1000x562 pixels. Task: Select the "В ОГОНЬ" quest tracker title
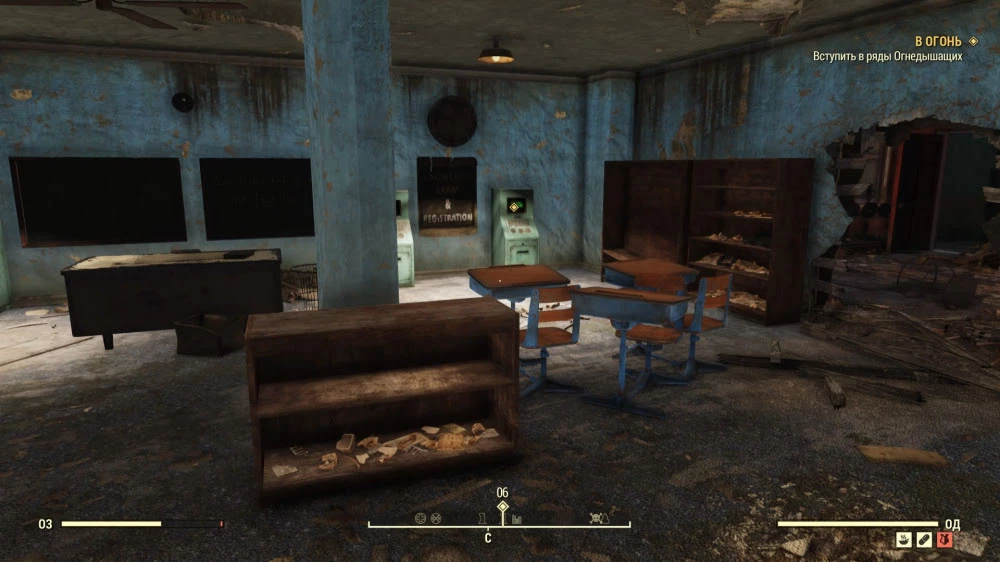tap(938, 41)
